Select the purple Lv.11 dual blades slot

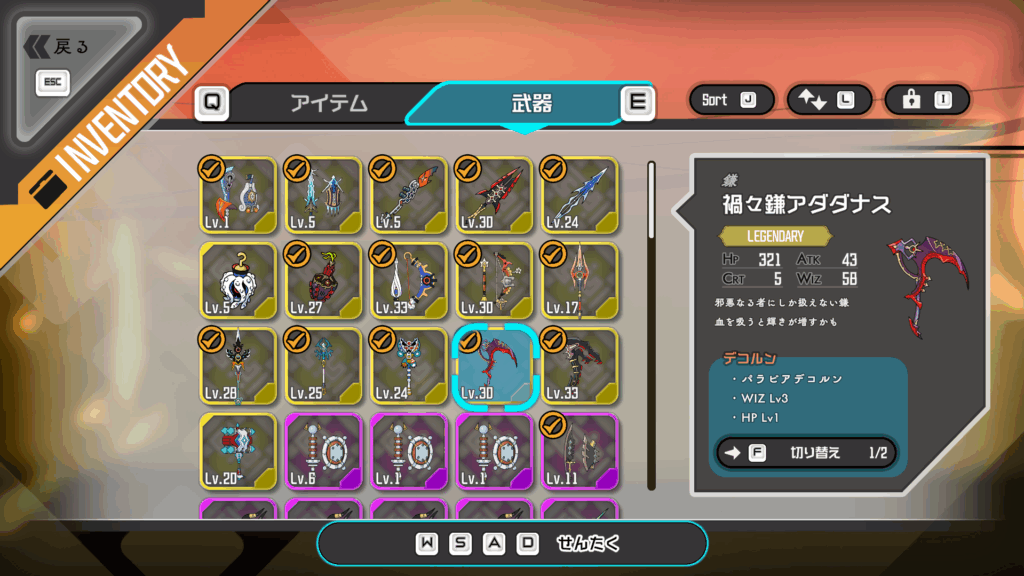coord(579,451)
